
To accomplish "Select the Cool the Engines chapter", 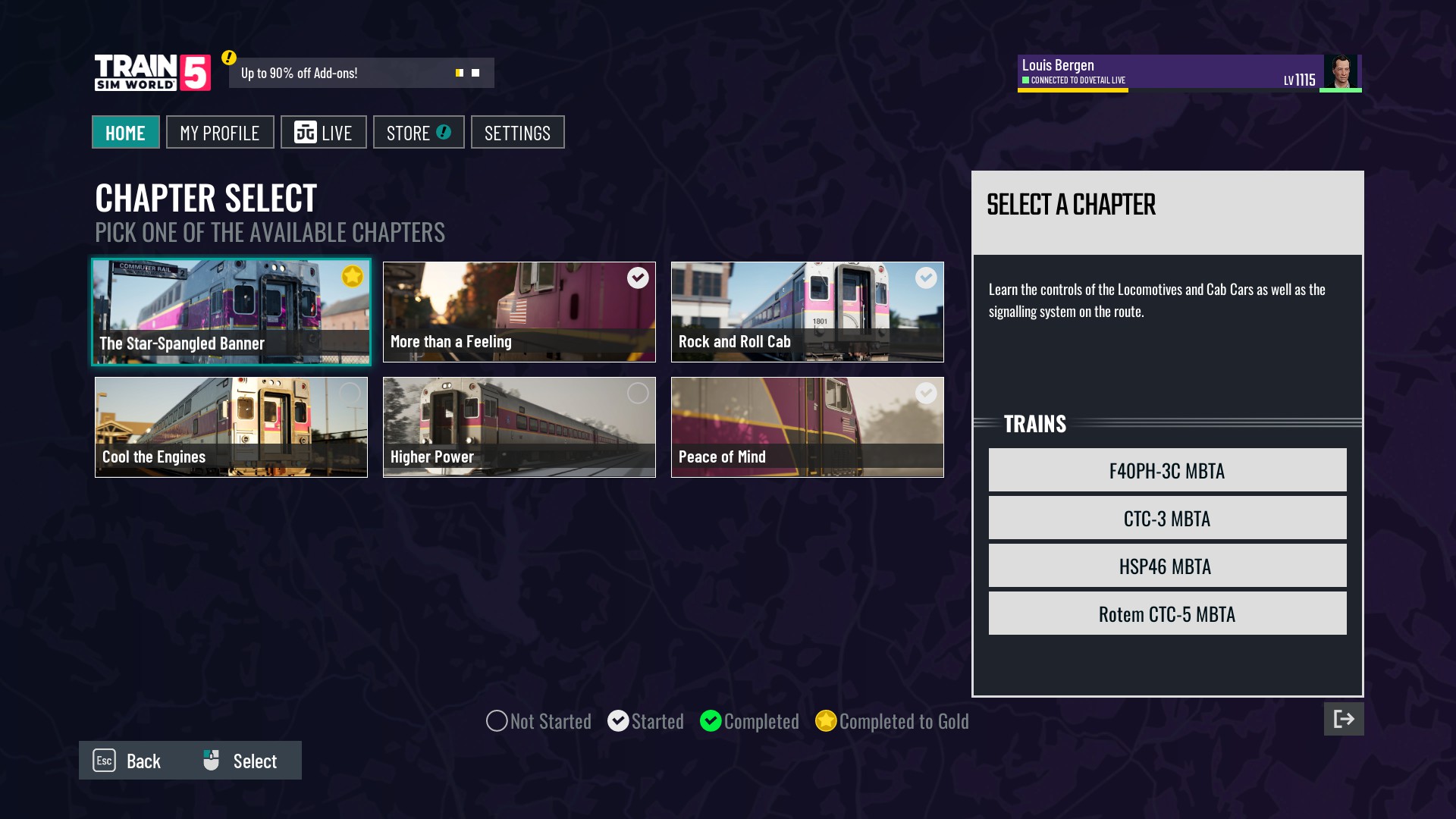I will point(231,427).
